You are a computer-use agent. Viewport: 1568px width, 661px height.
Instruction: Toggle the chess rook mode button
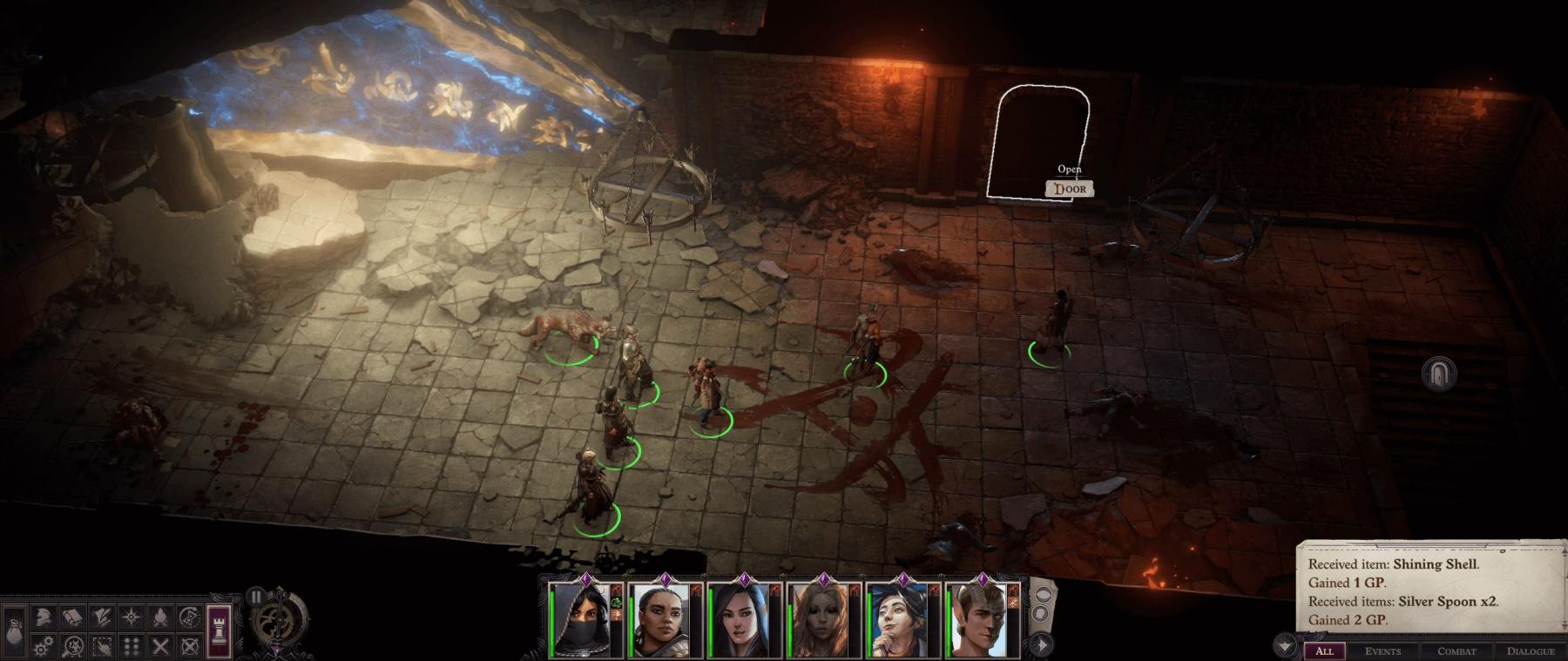tap(220, 630)
